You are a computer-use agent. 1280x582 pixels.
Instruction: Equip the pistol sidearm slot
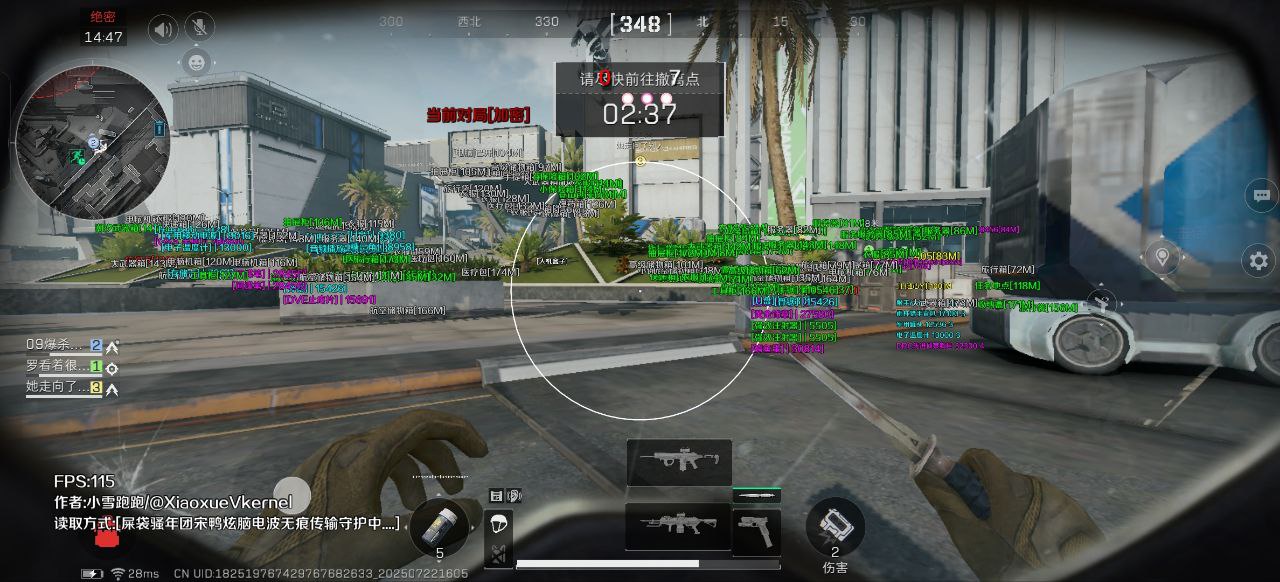click(756, 531)
